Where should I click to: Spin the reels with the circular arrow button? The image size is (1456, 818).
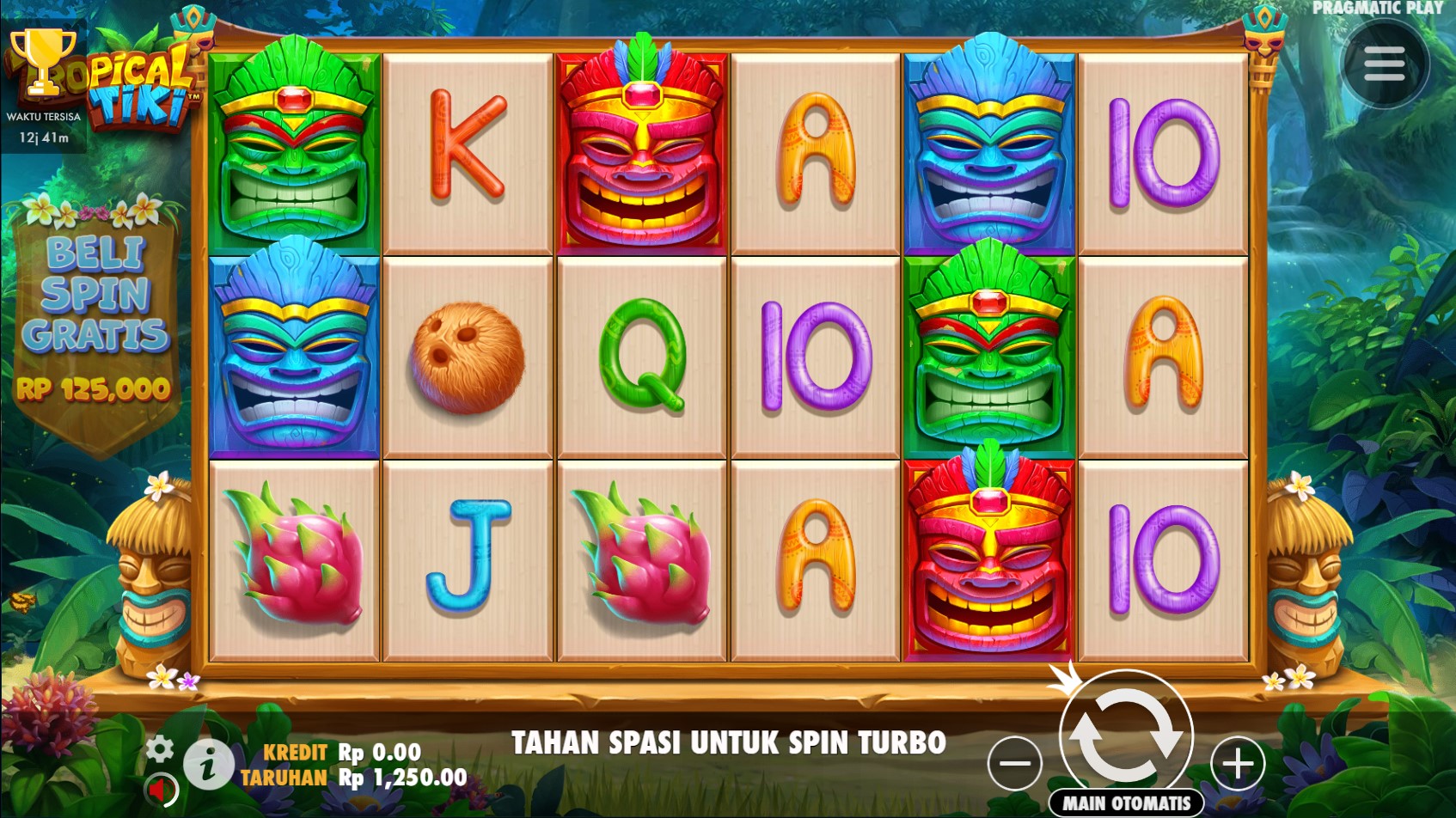[x=1126, y=736]
